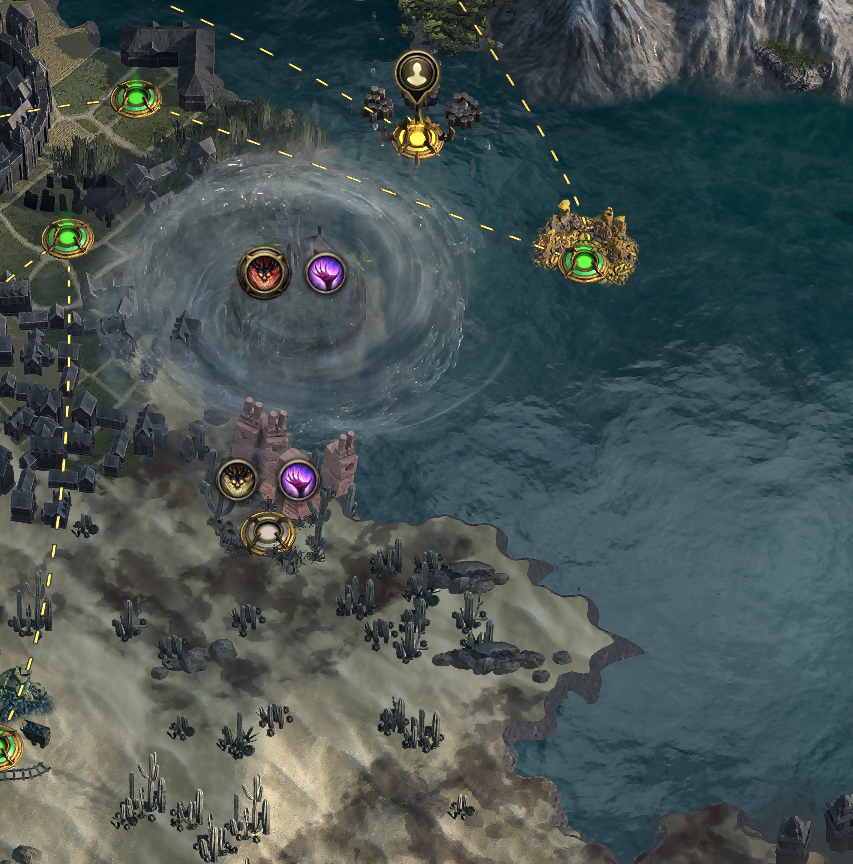Image resolution: width=853 pixels, height=864 pixels.
Task: Select the green node on the golden island
Action: (x=581, y=263)
